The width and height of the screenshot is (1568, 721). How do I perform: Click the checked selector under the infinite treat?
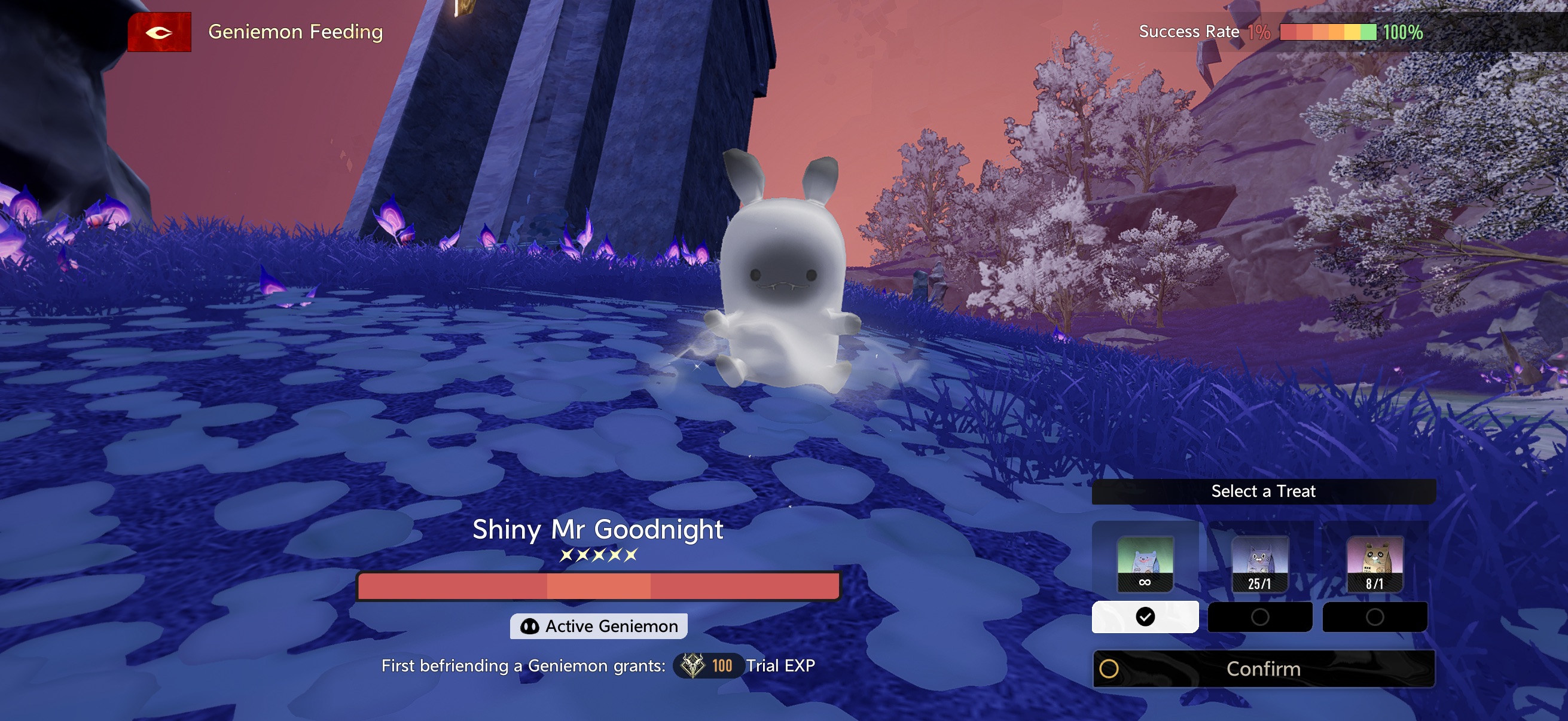(1145, 617)
